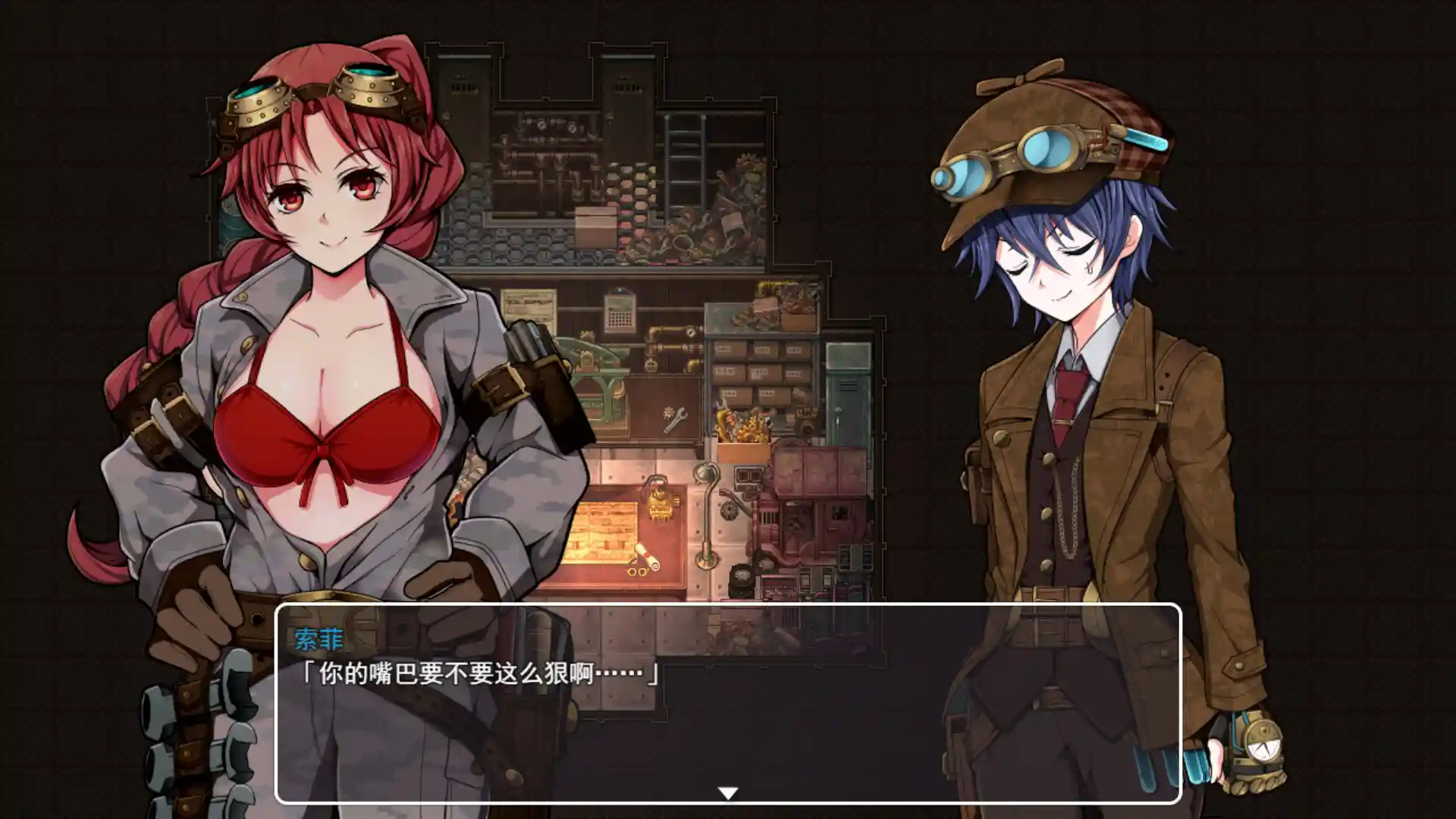Click the gear icon beside the wrench
Screen dimensions: 1456x819
point(667,412)
